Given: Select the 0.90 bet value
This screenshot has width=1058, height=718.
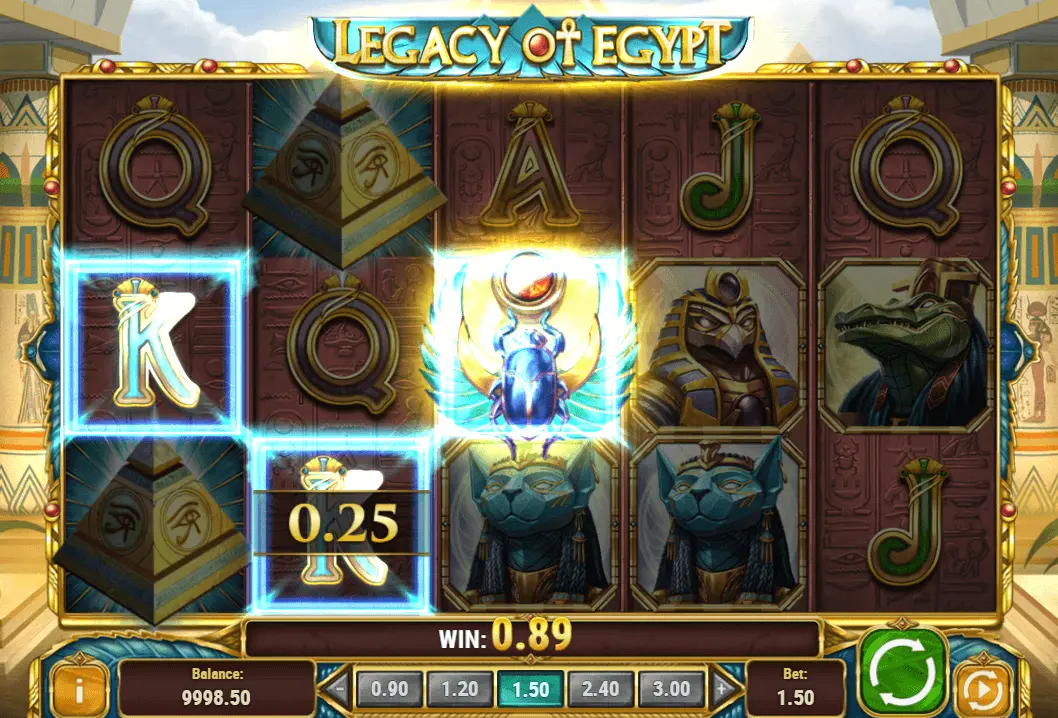Looking at the screenshot, I should pos(389,688).
